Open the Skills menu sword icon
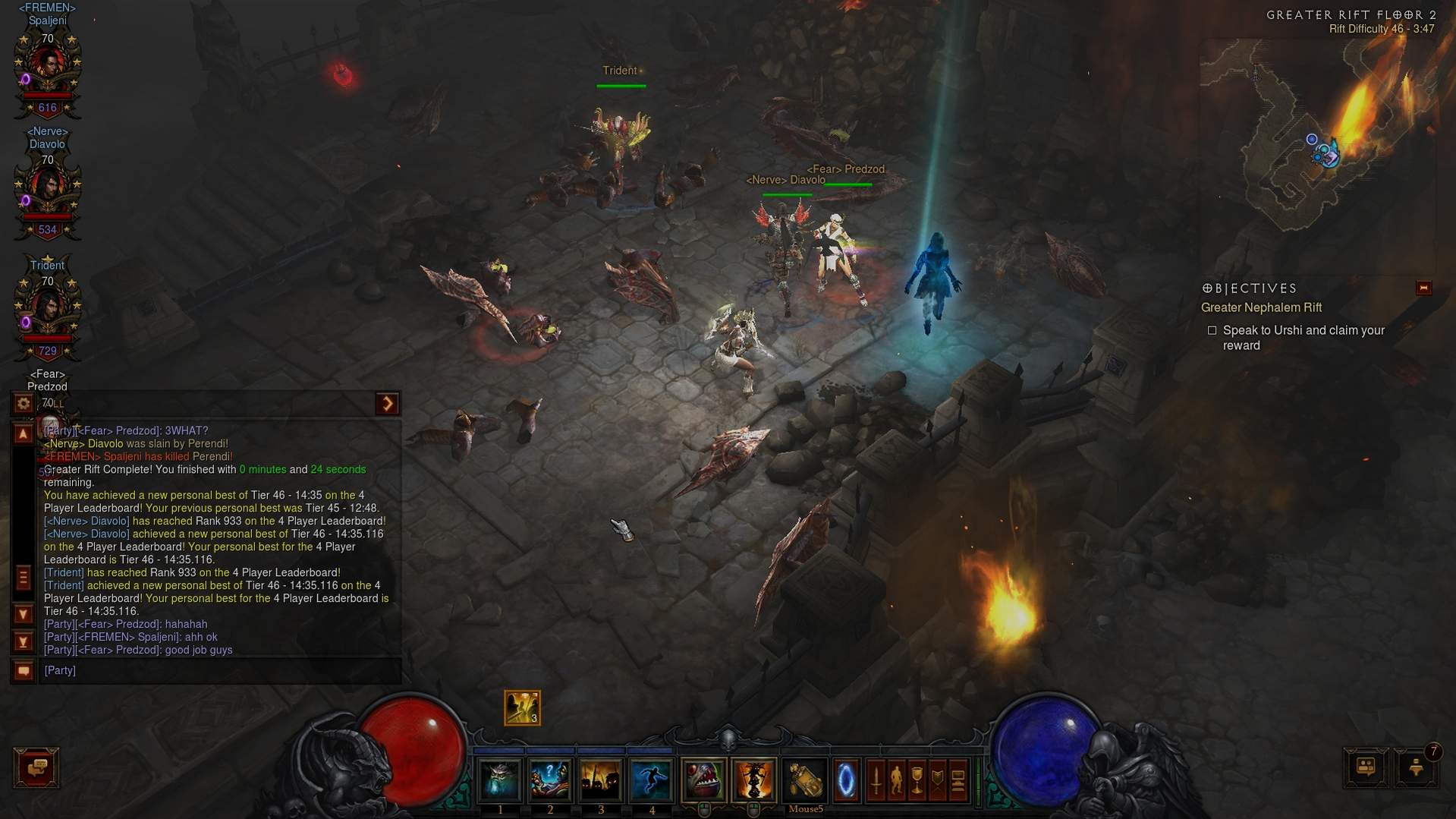The width and height of the screenshot is (1456, 819). [x=876, y=780]
